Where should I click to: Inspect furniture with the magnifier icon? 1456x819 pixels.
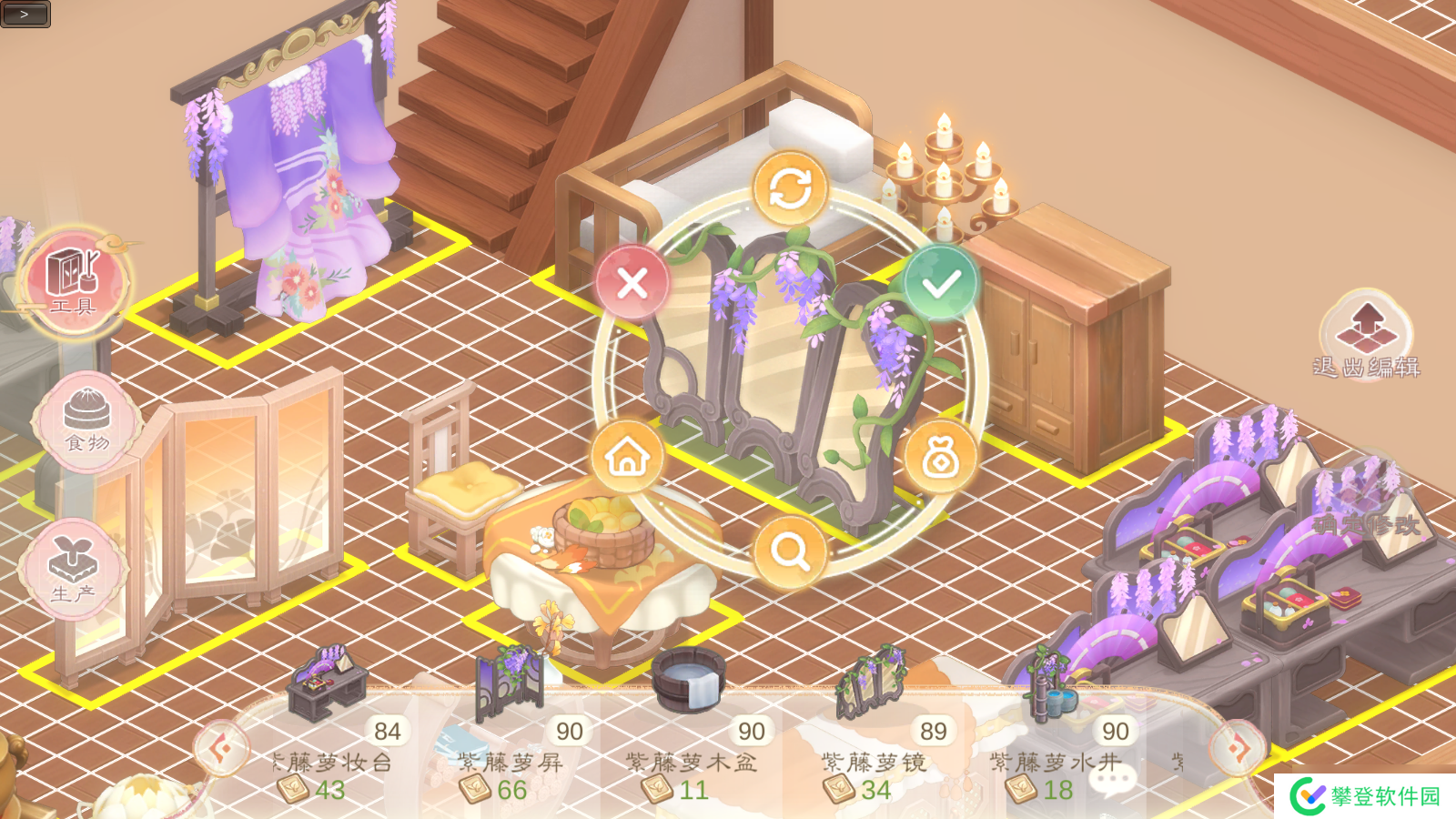click(x=789, y=551)
